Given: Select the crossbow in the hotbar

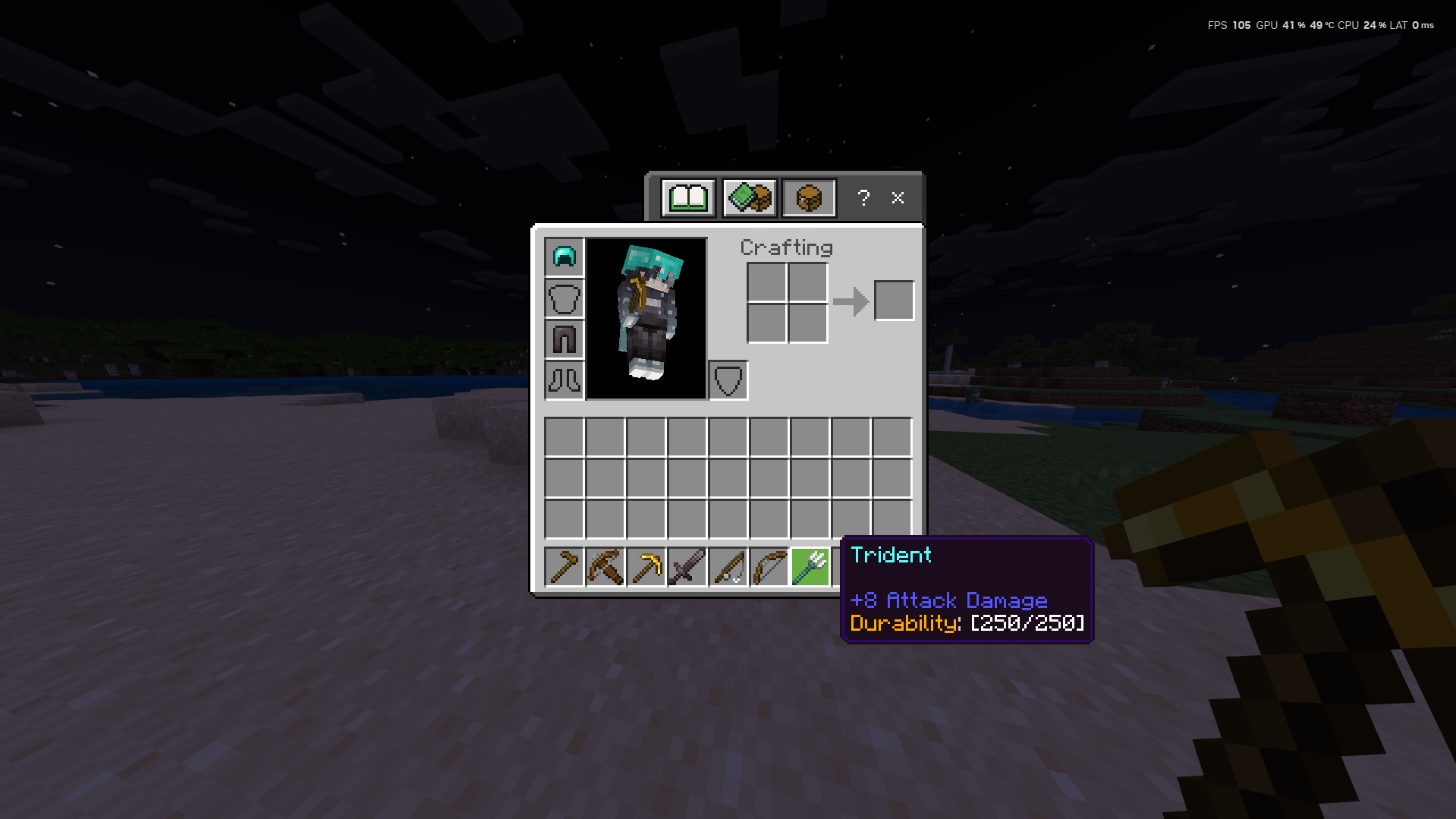Looking at the screenshot, I should (605, 566).
